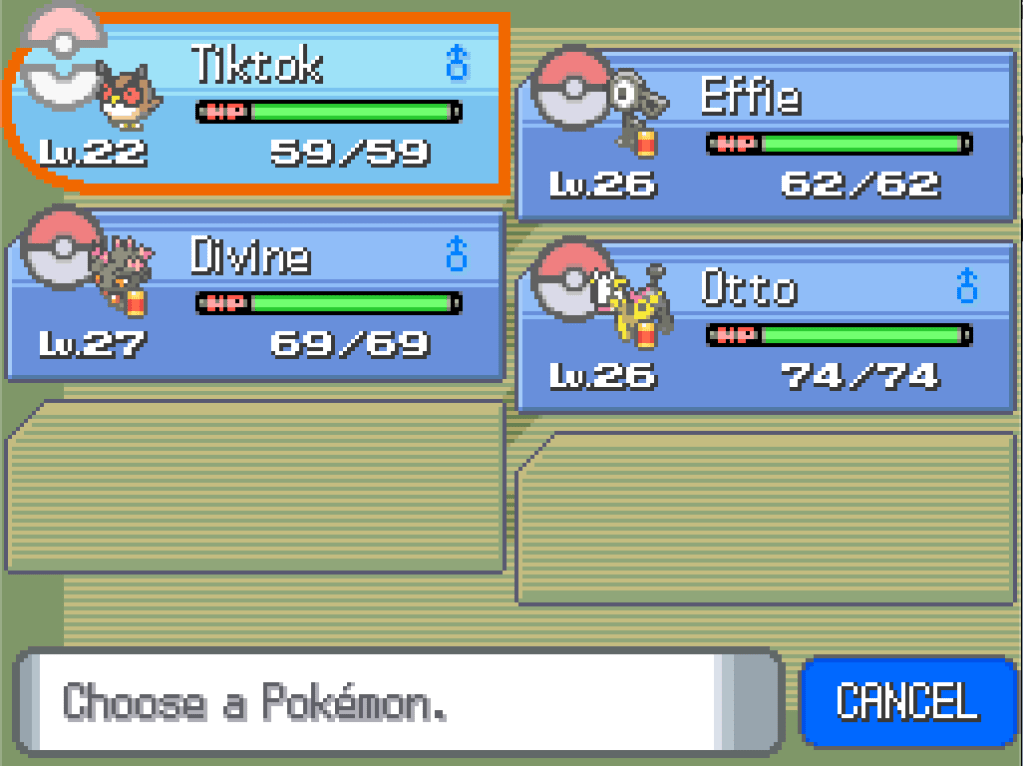The height and width of the screenshot is (766, 1023).
Task: Choose Effie from the party
Action: (768, 135)
